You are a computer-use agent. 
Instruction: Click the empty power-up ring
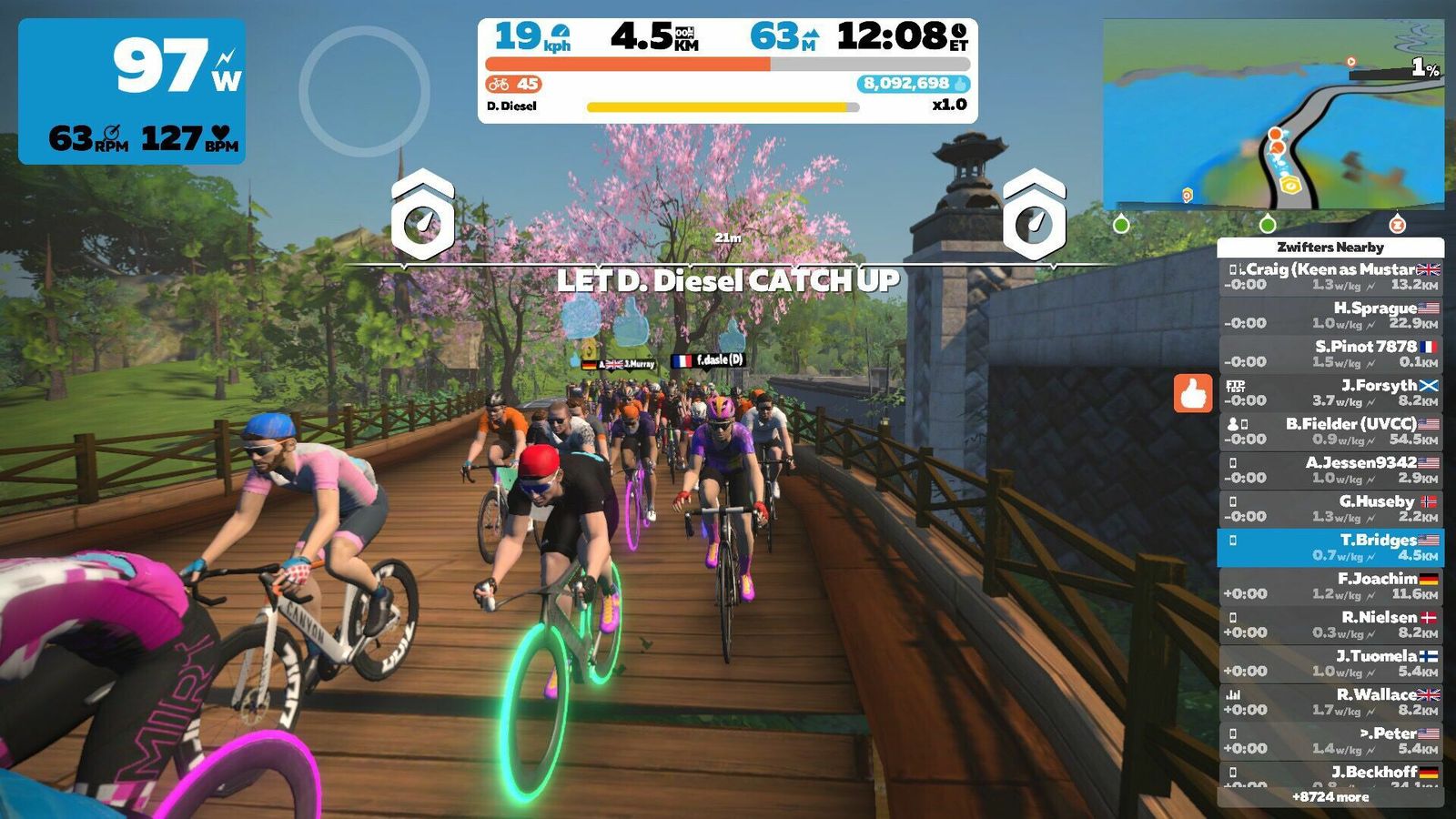point(364,91)
